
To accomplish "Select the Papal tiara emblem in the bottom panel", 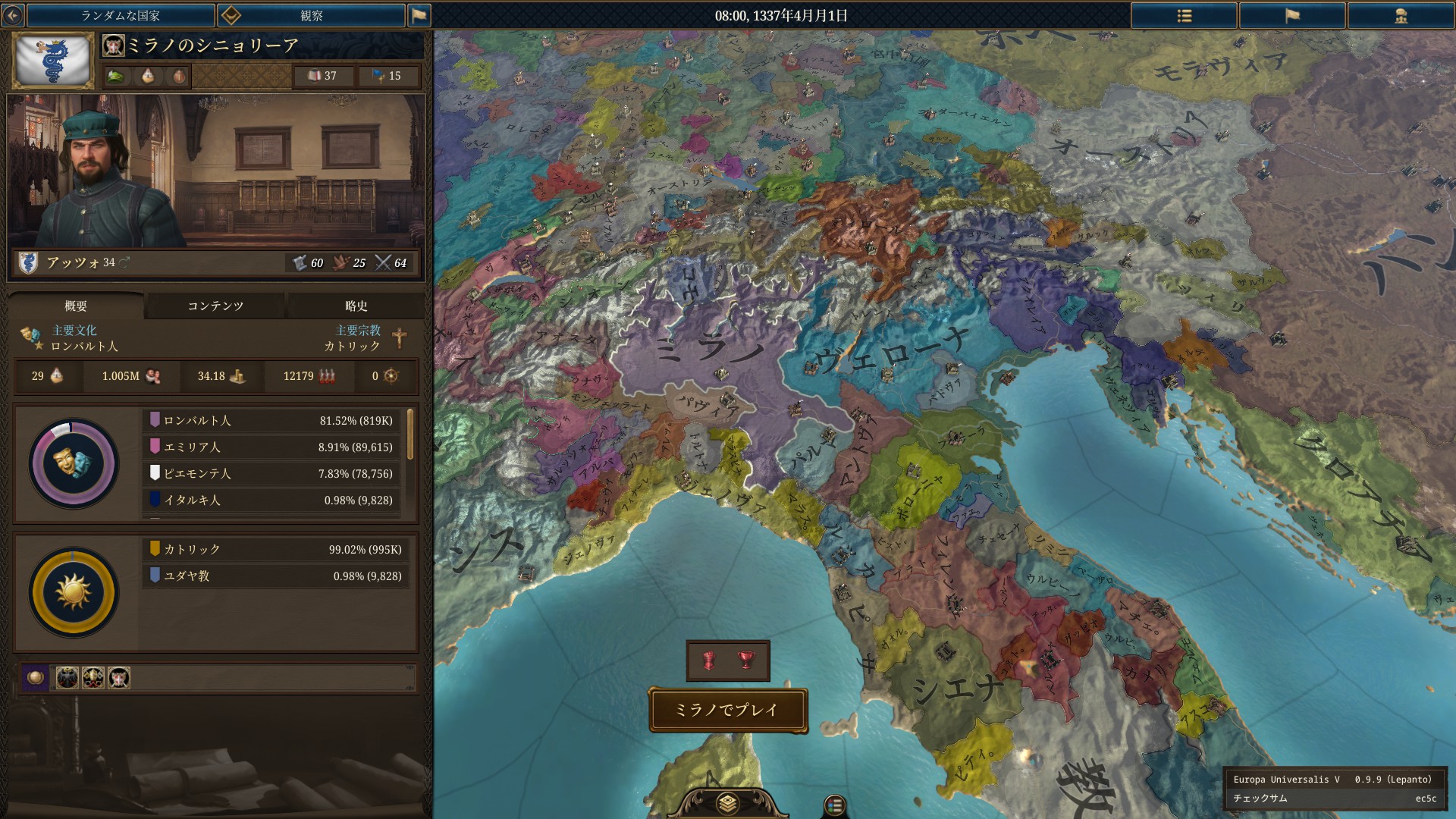I will pos(93,679).
